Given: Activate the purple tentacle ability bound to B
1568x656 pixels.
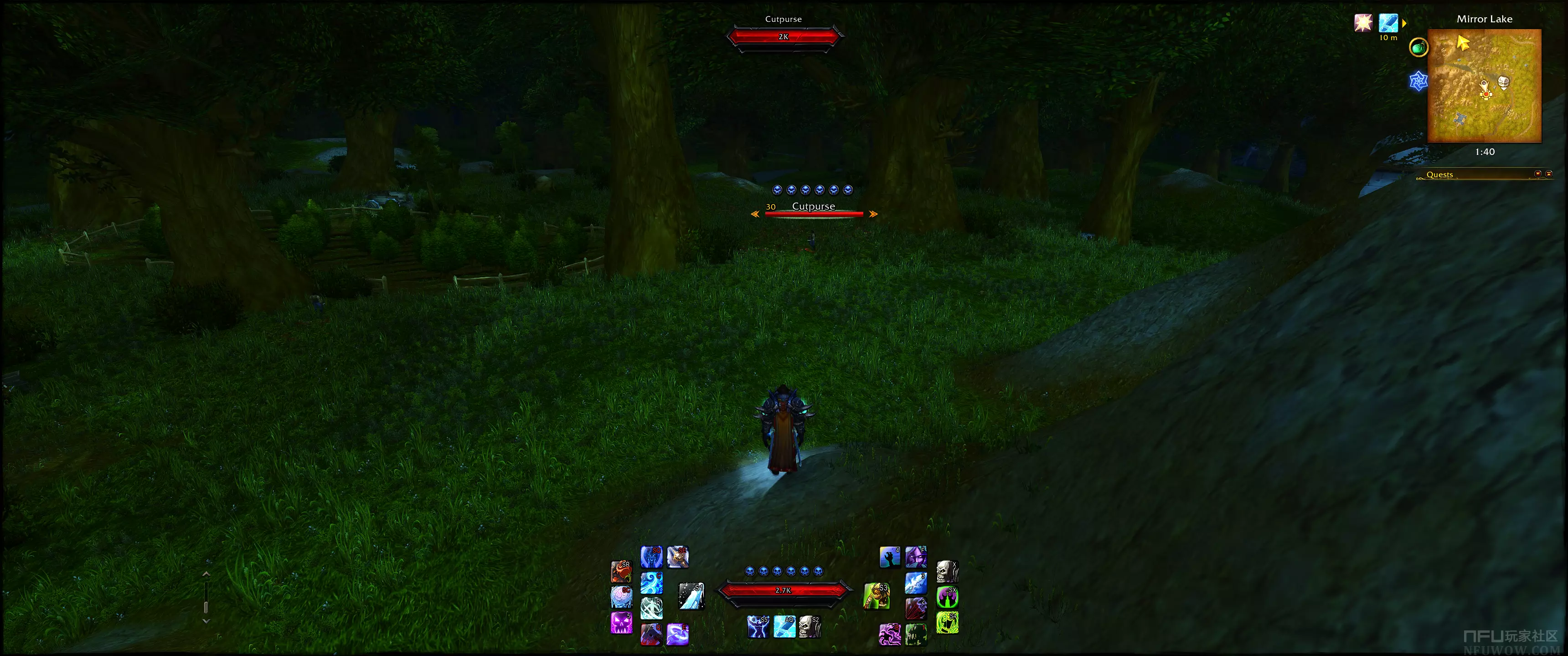Looking at the screenshot, I should tap(889, 634).
